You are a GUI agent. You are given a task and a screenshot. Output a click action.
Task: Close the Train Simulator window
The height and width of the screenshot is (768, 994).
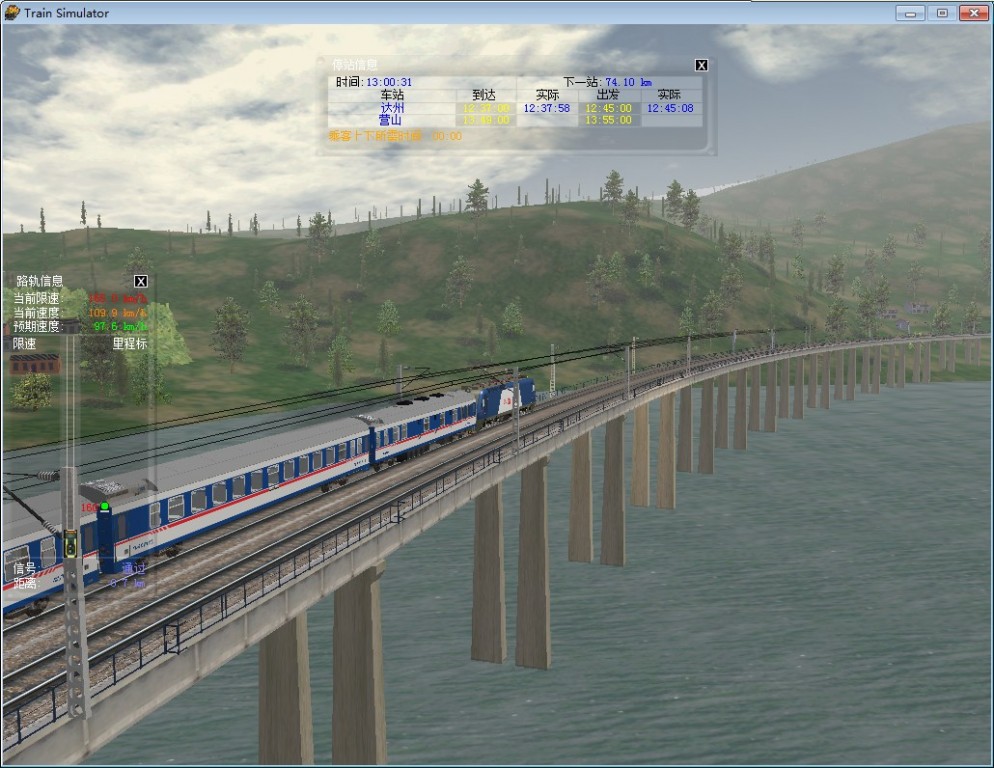coord(973,13)
